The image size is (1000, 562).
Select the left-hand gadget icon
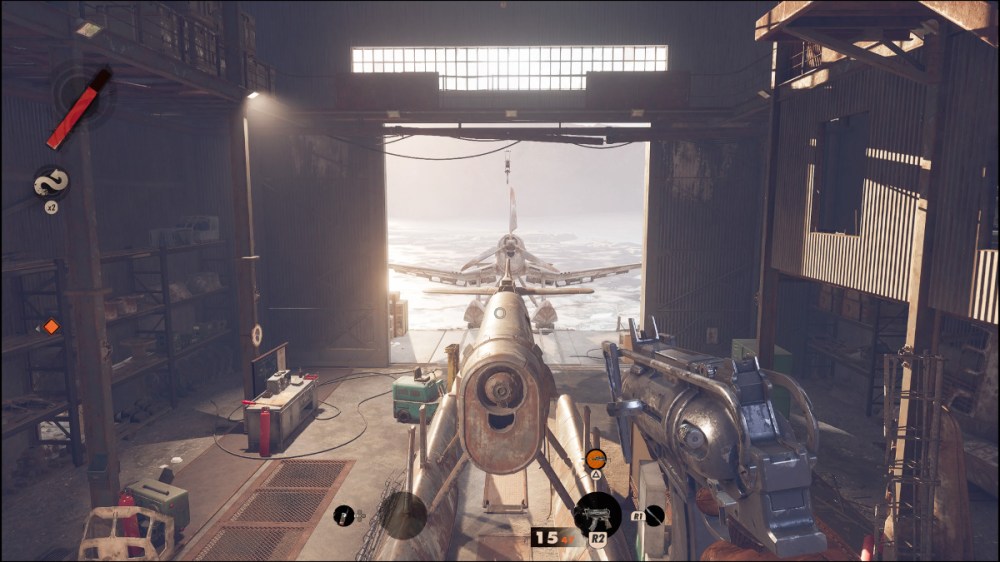click(x=344, y=515)
